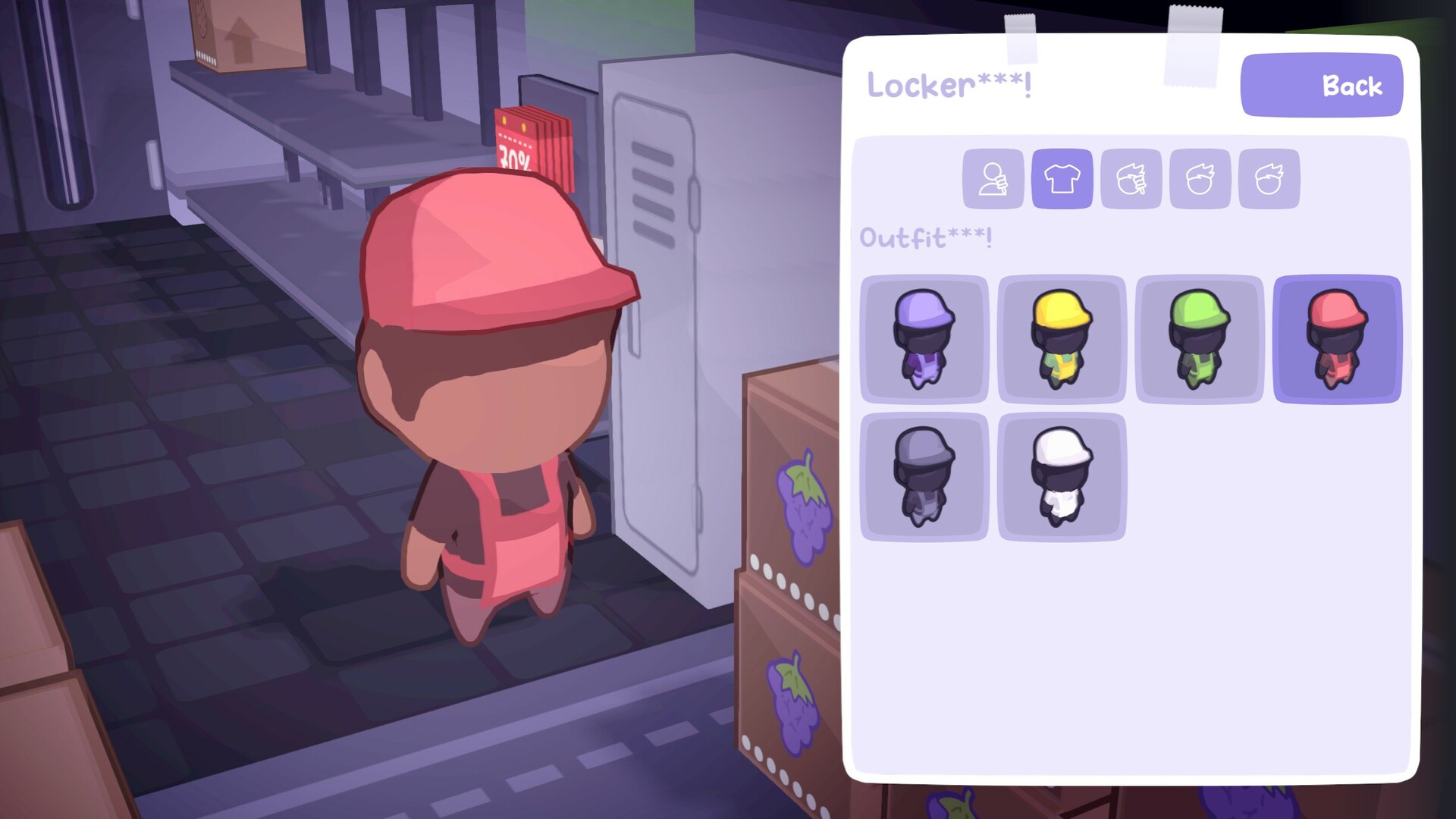Open the face paint customization tab
Screen dimensions: 1456x819
coord(1131,179)
